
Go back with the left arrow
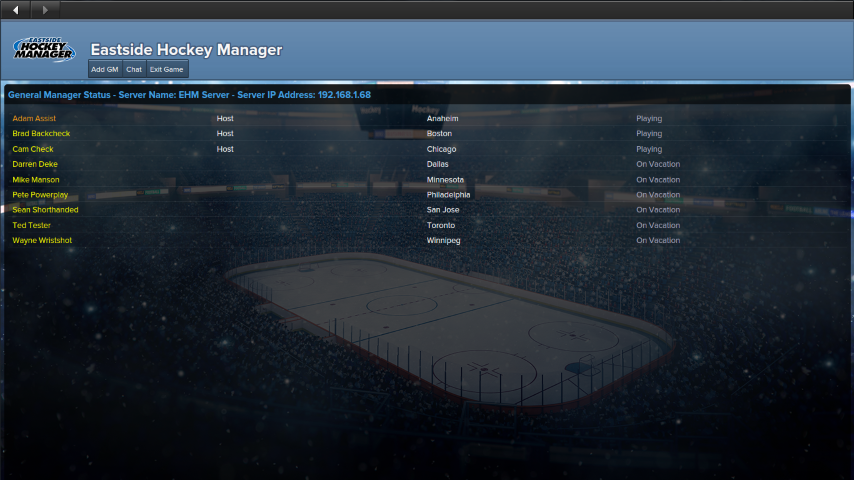[15, 10]
